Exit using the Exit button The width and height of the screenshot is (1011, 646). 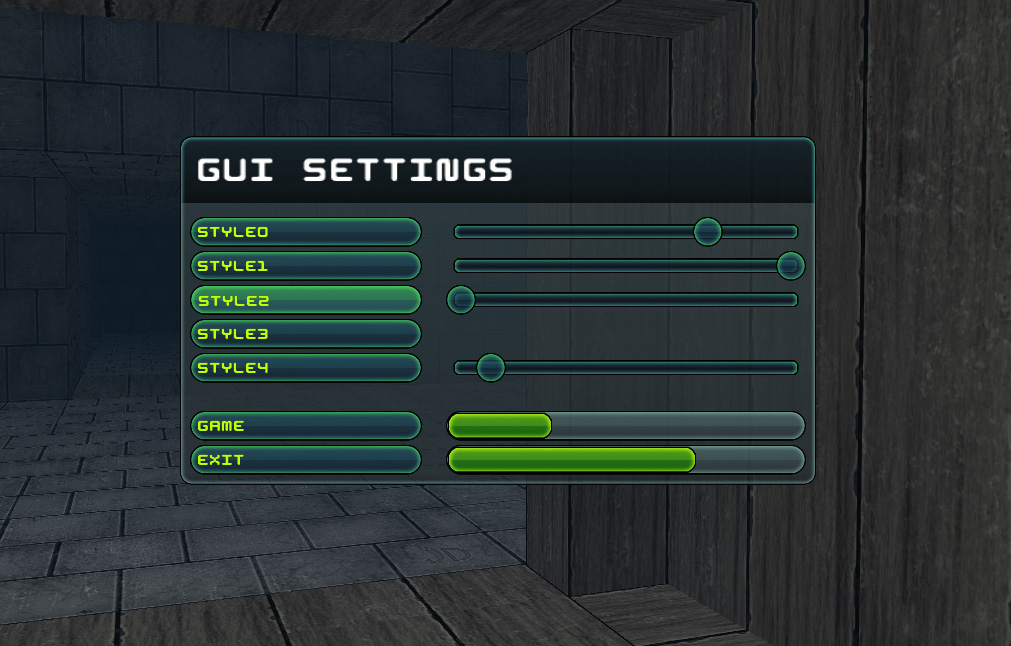click(x=305, y=460)
